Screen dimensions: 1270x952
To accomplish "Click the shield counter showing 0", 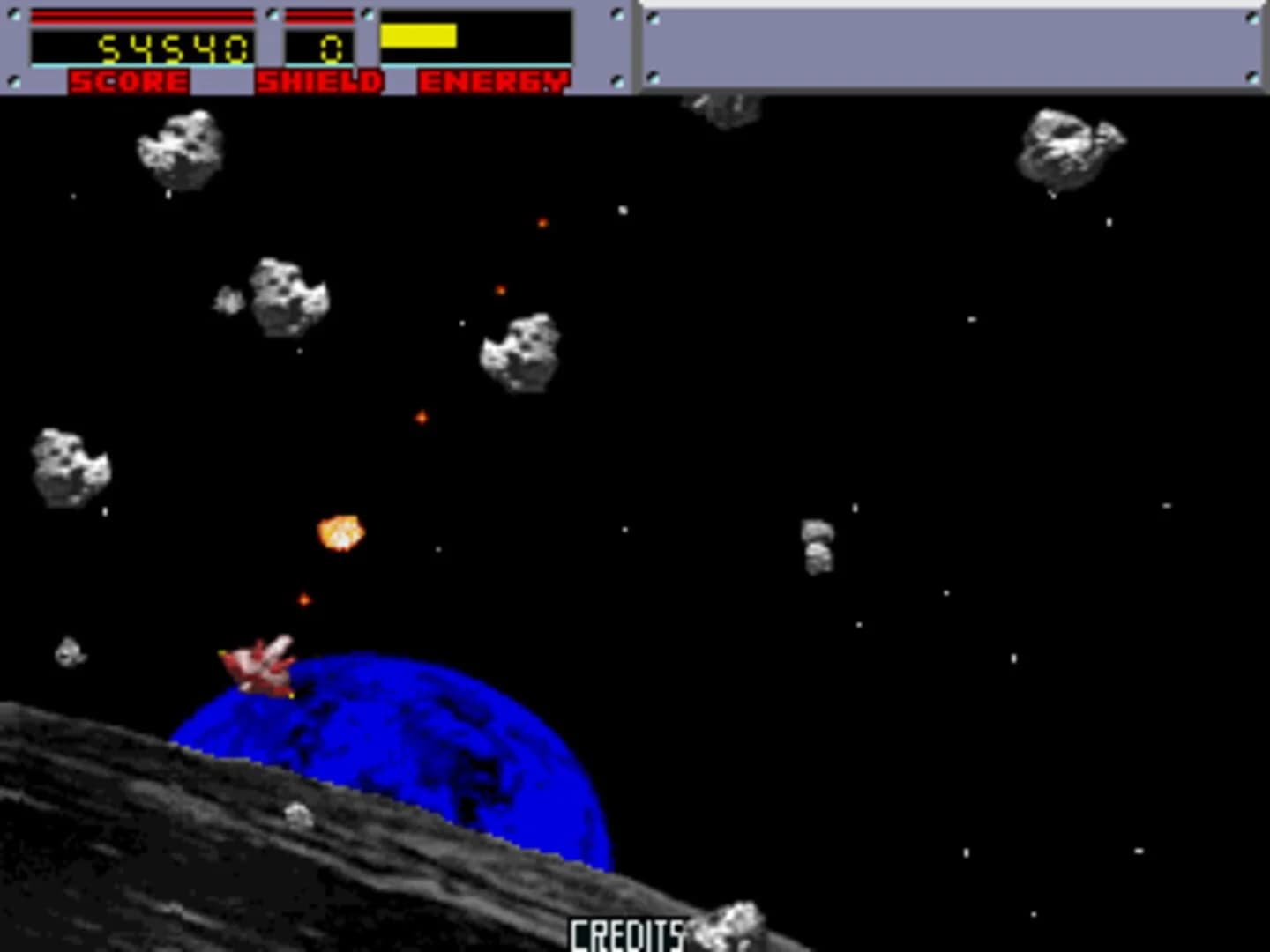I will (328, 48).
